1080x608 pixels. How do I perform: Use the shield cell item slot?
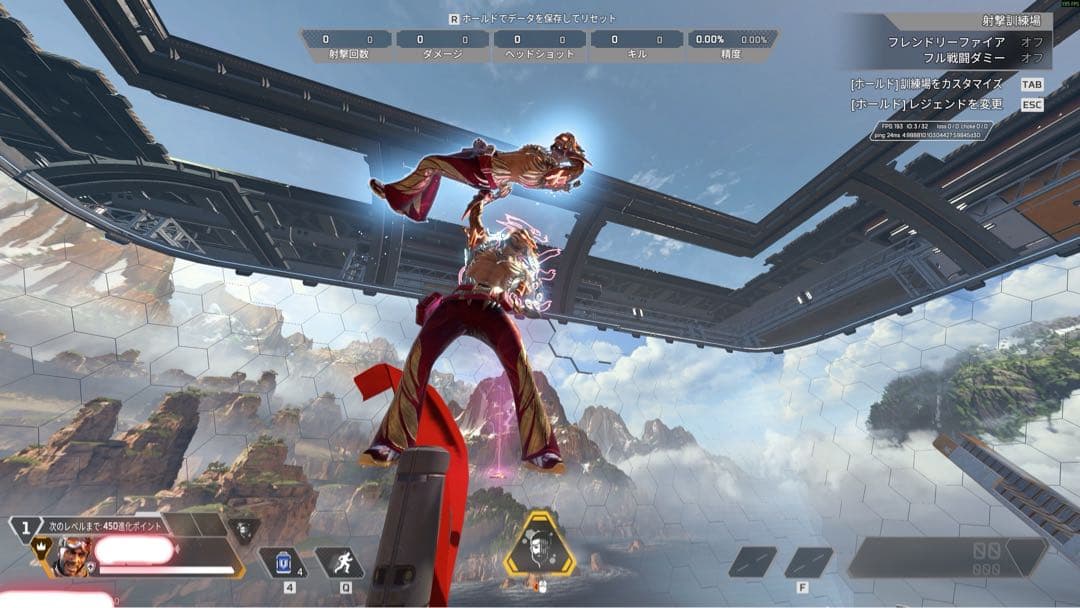point(281,563)
